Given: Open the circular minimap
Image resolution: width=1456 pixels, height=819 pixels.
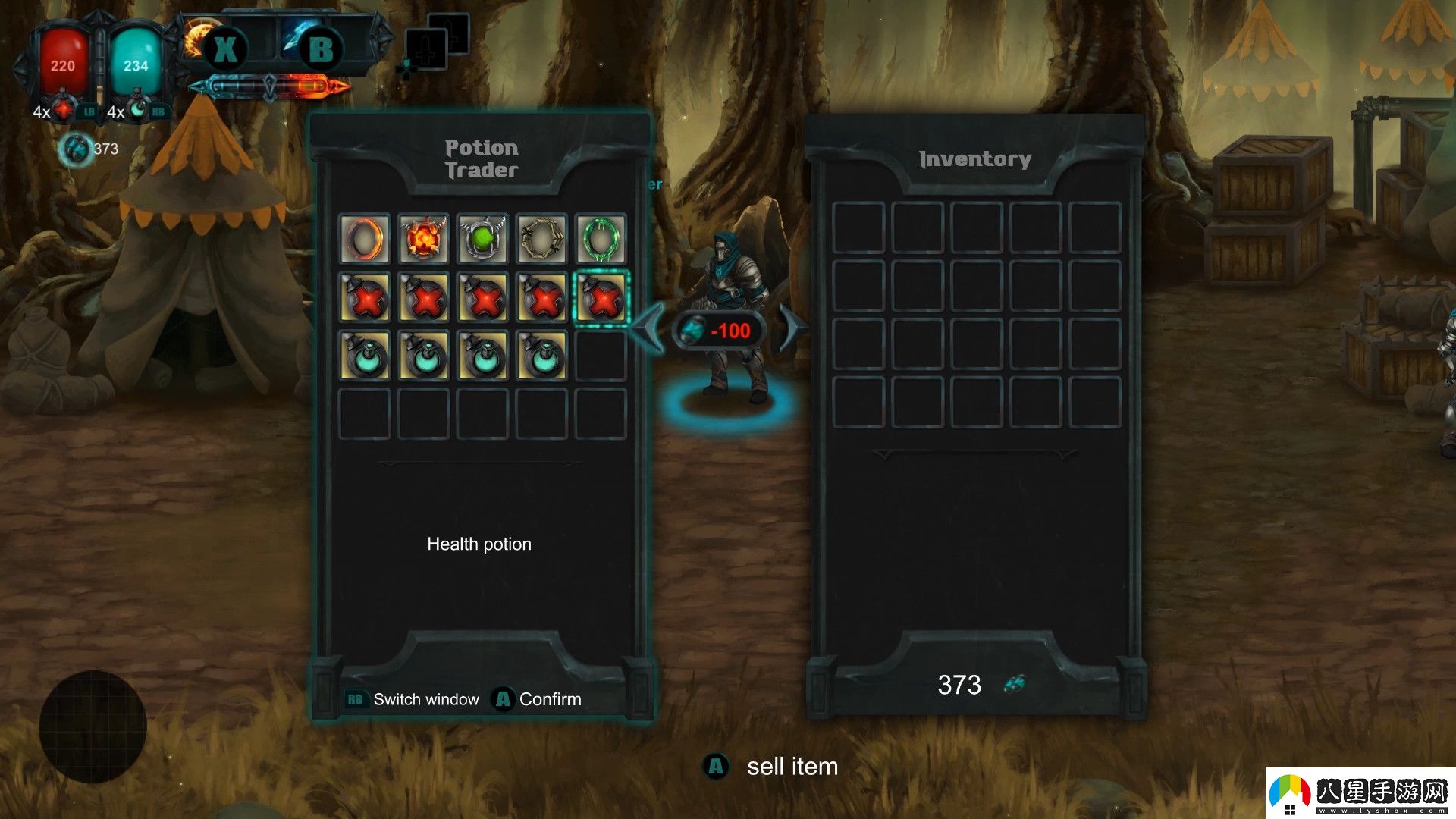Looking at the screenshot, I should 93,726.
